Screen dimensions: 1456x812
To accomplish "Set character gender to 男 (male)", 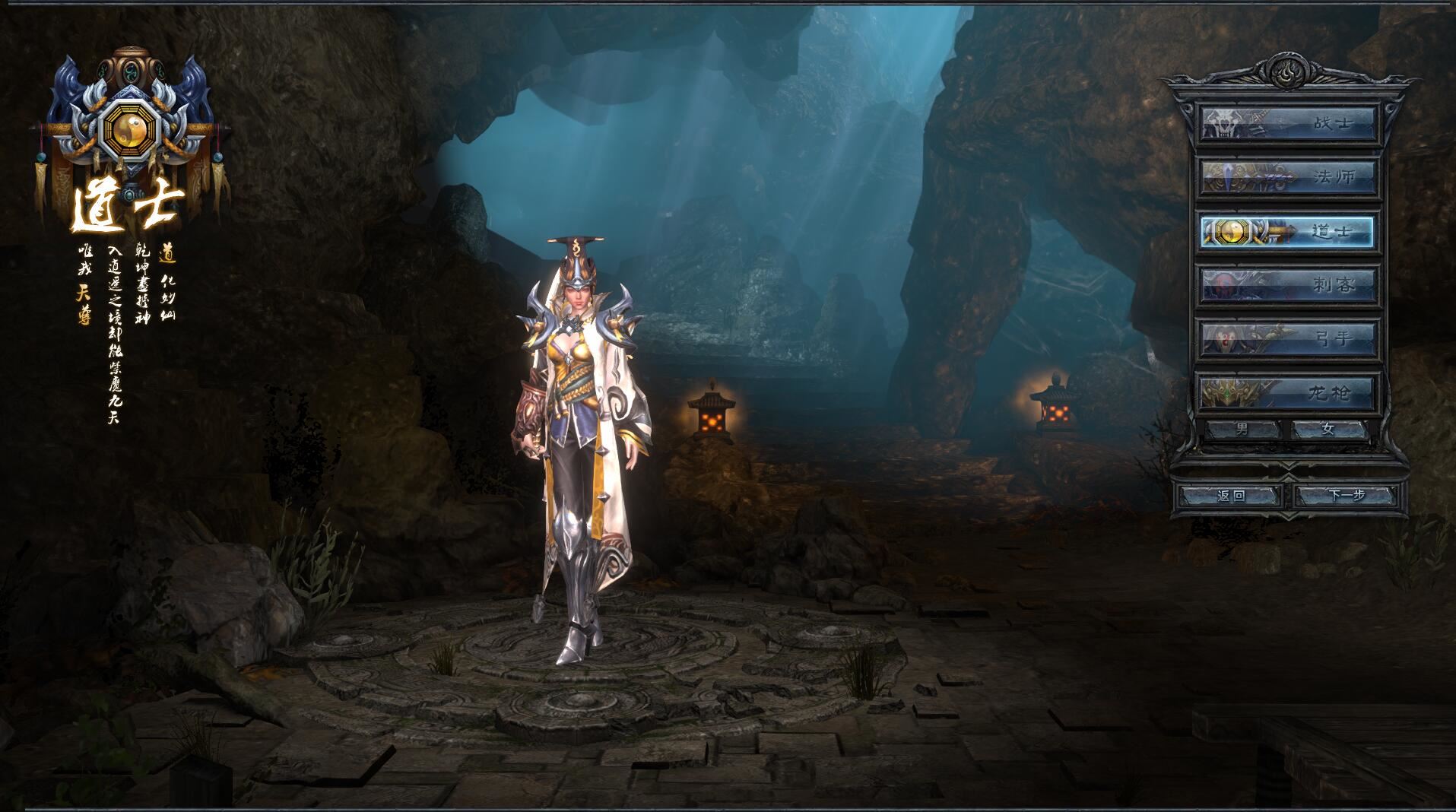I will (1242, 430).
